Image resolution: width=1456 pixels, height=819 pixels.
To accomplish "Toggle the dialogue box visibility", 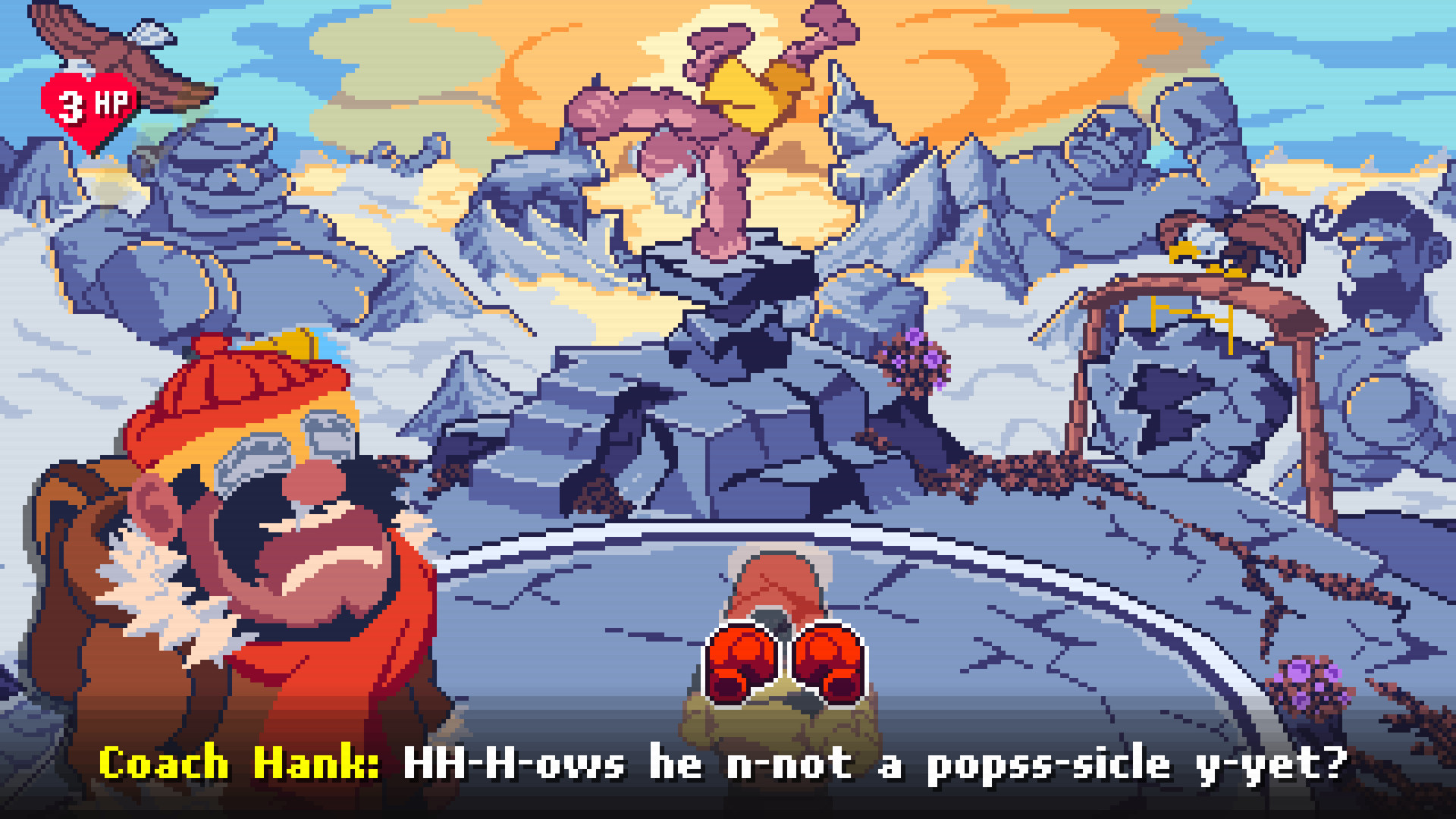I will point(728,766).
